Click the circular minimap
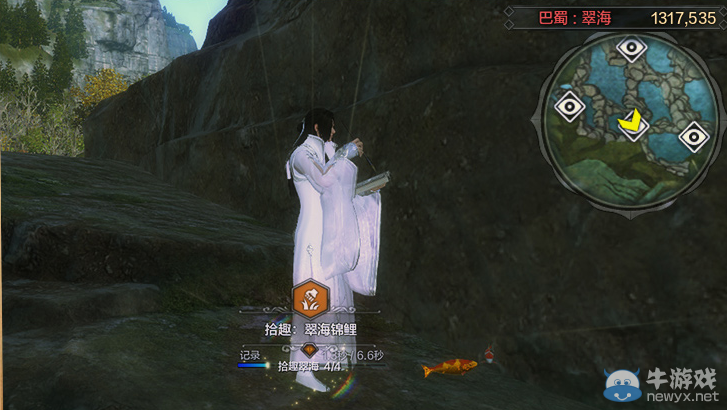The height and width of the screenshot is (410, 727). click(x=629, y=123)
